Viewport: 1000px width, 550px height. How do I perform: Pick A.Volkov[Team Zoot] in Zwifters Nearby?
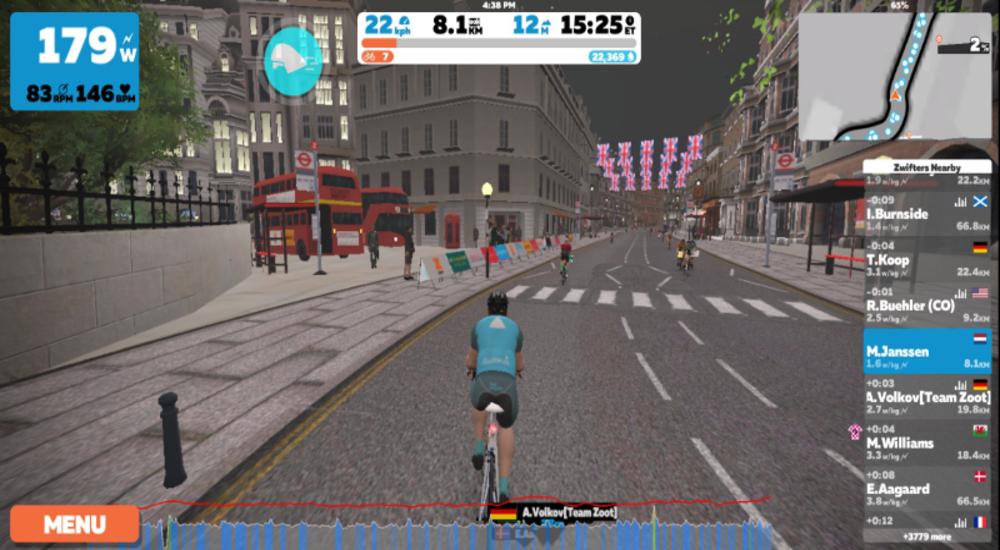click(x=927, y=396)
